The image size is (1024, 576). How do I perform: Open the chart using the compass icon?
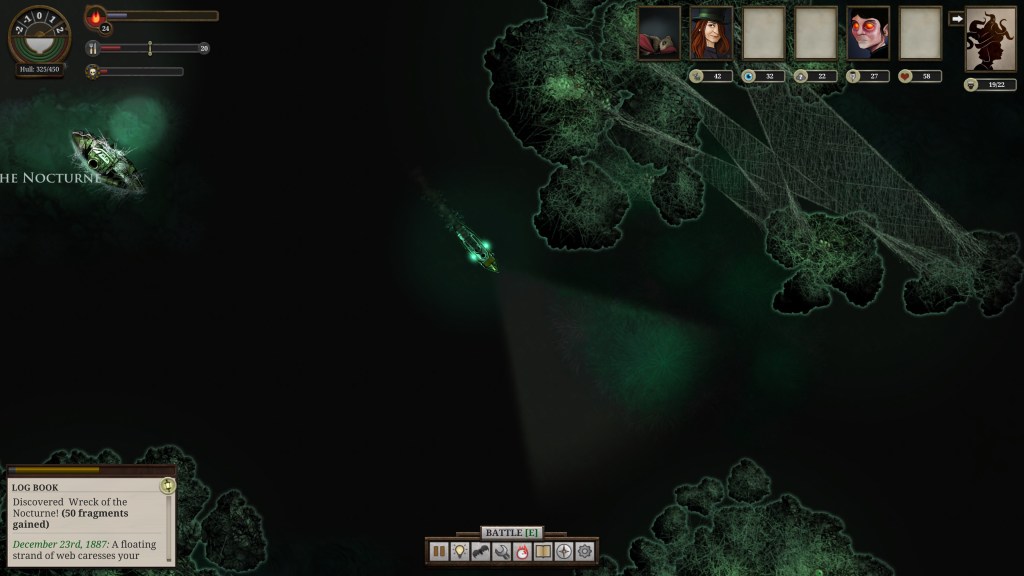[564, 551]
